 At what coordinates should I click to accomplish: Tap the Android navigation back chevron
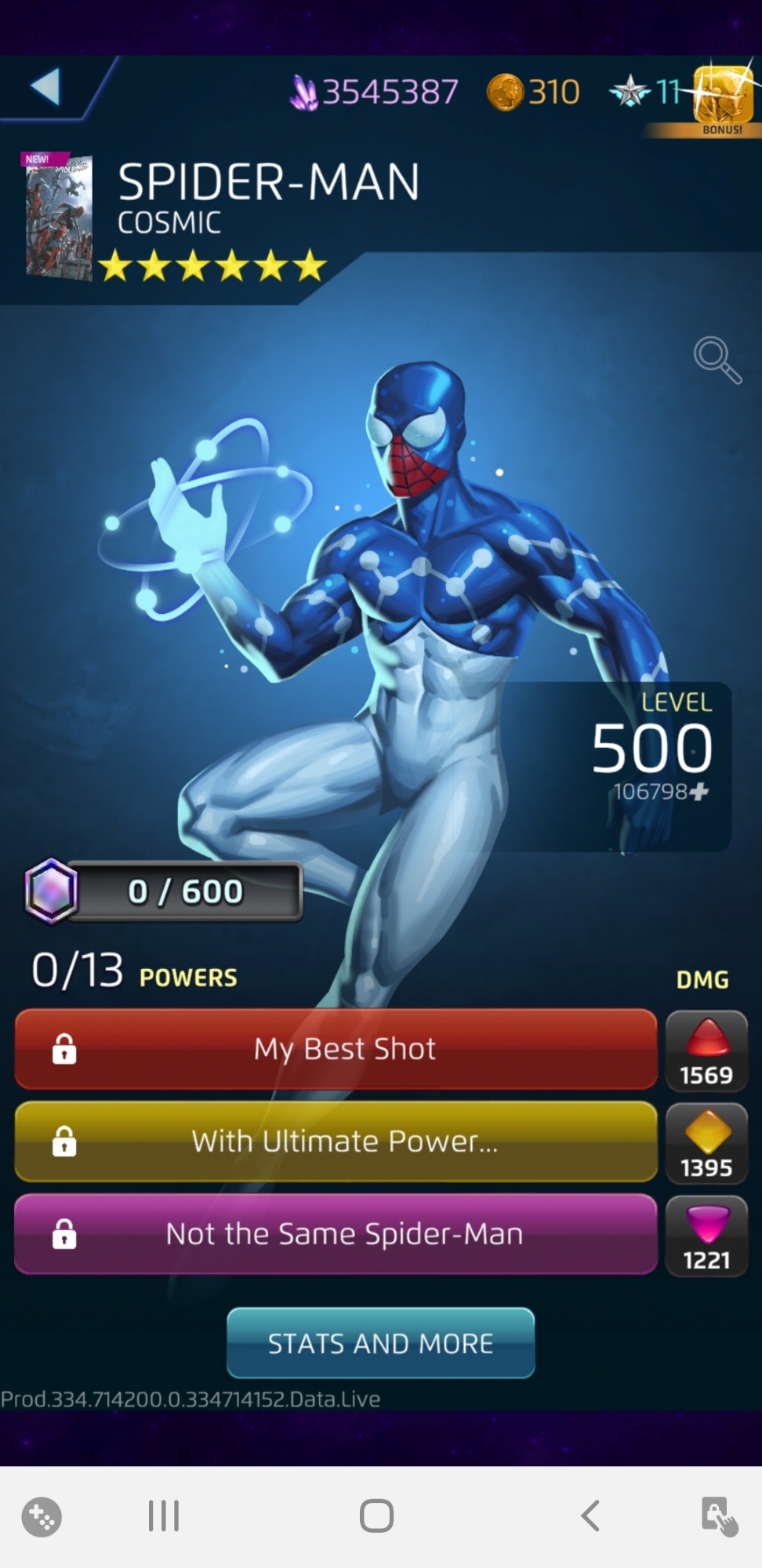tap(591, 1515)
